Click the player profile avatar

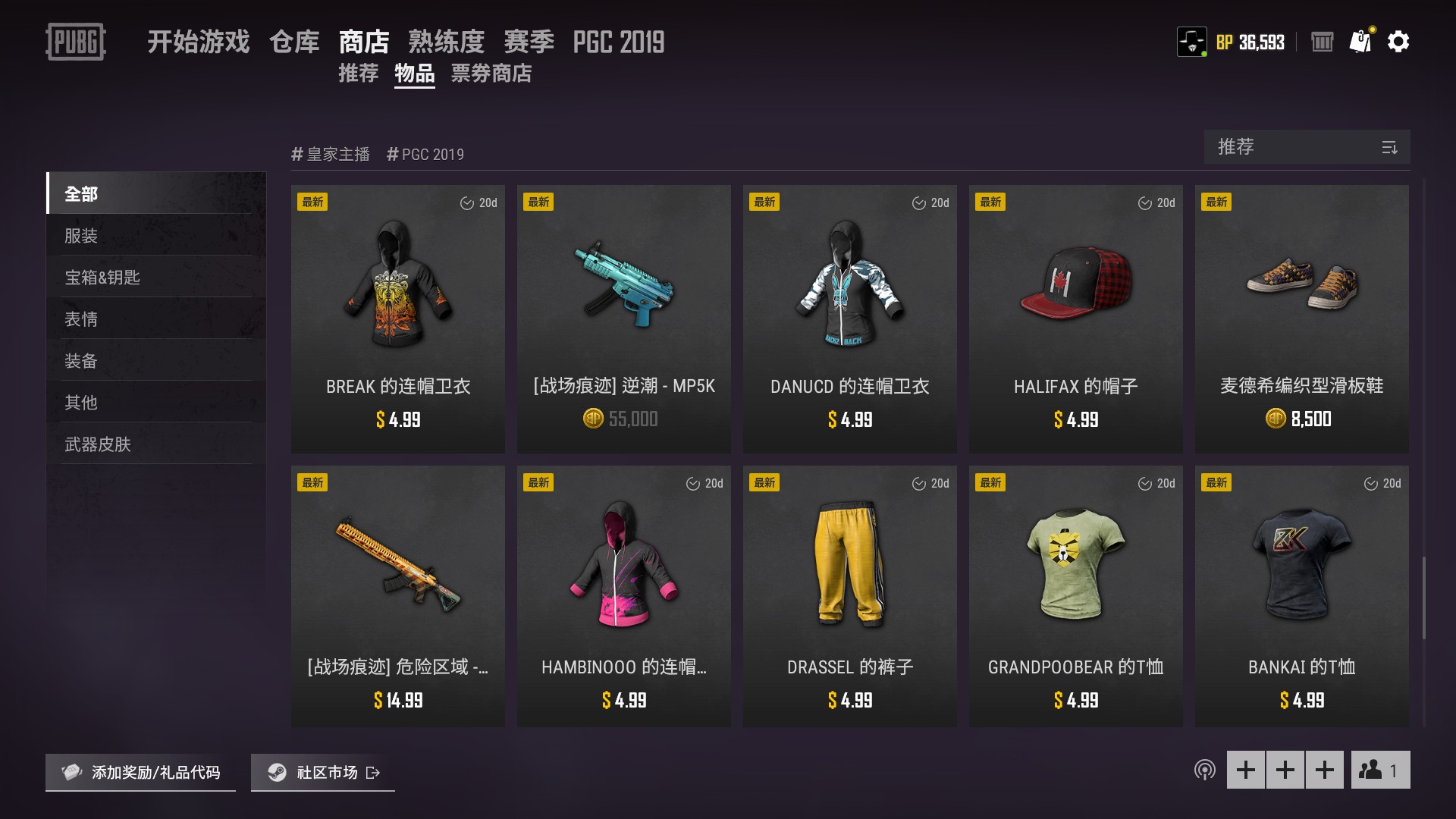coord(1193,42)
